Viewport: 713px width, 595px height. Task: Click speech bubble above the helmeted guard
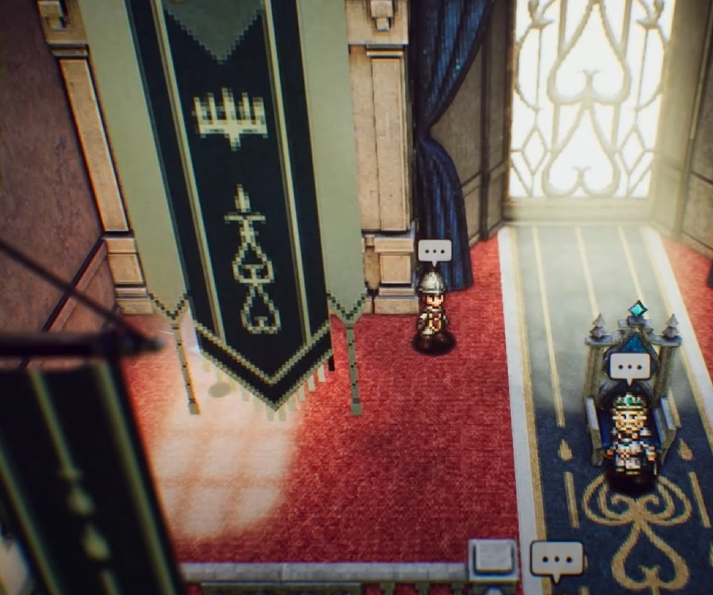click(x=434, y=251)
